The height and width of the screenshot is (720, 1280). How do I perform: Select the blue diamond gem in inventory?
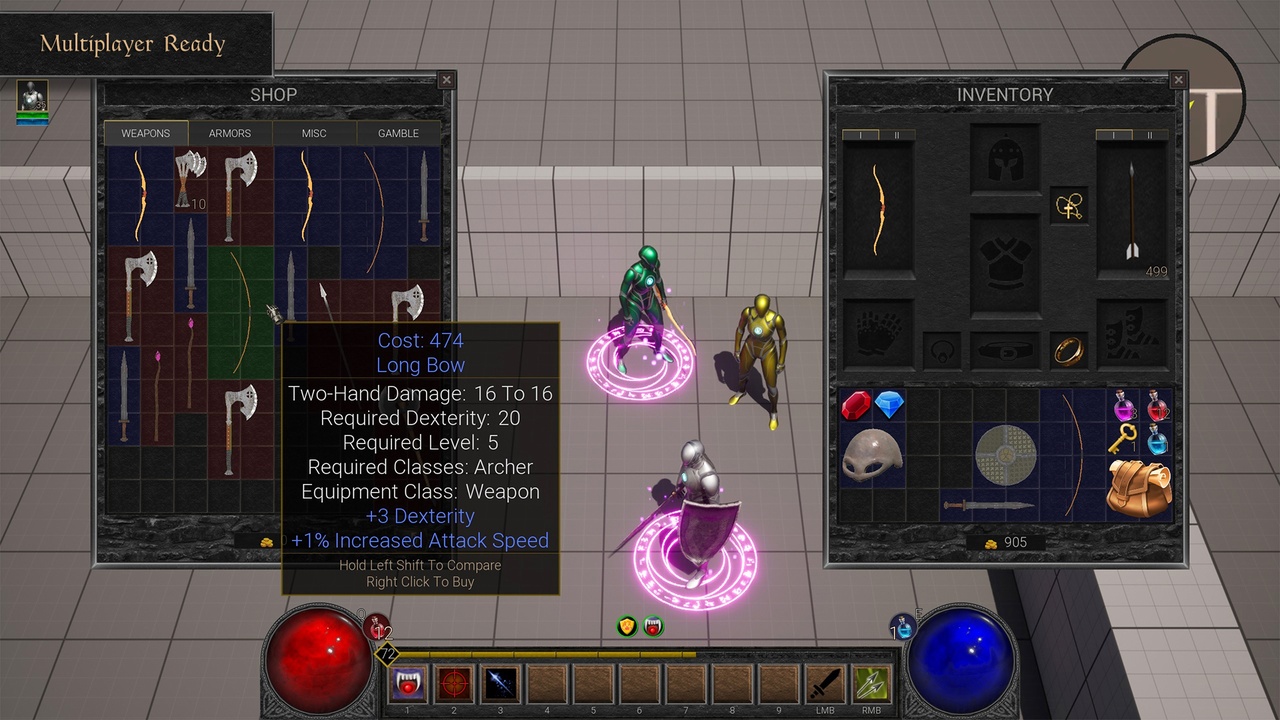pos(889,405)
